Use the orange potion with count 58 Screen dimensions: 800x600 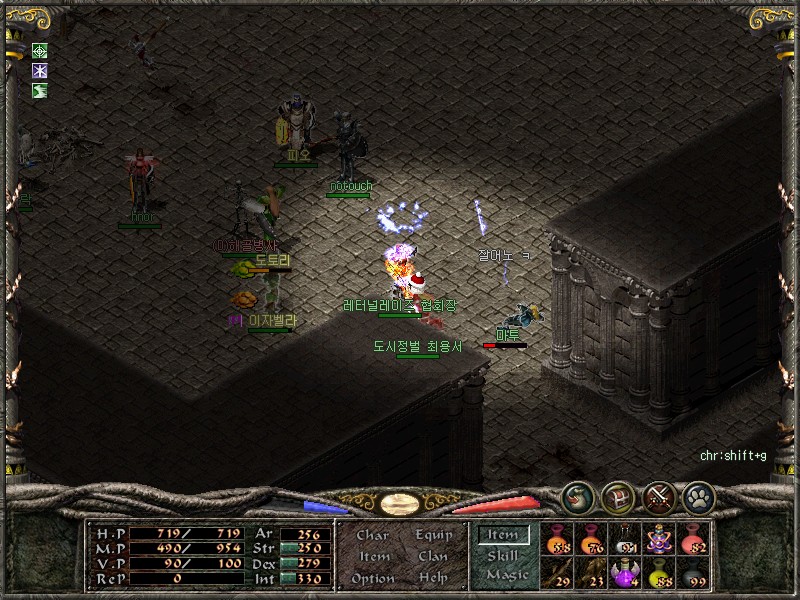[x=557, y=539]
